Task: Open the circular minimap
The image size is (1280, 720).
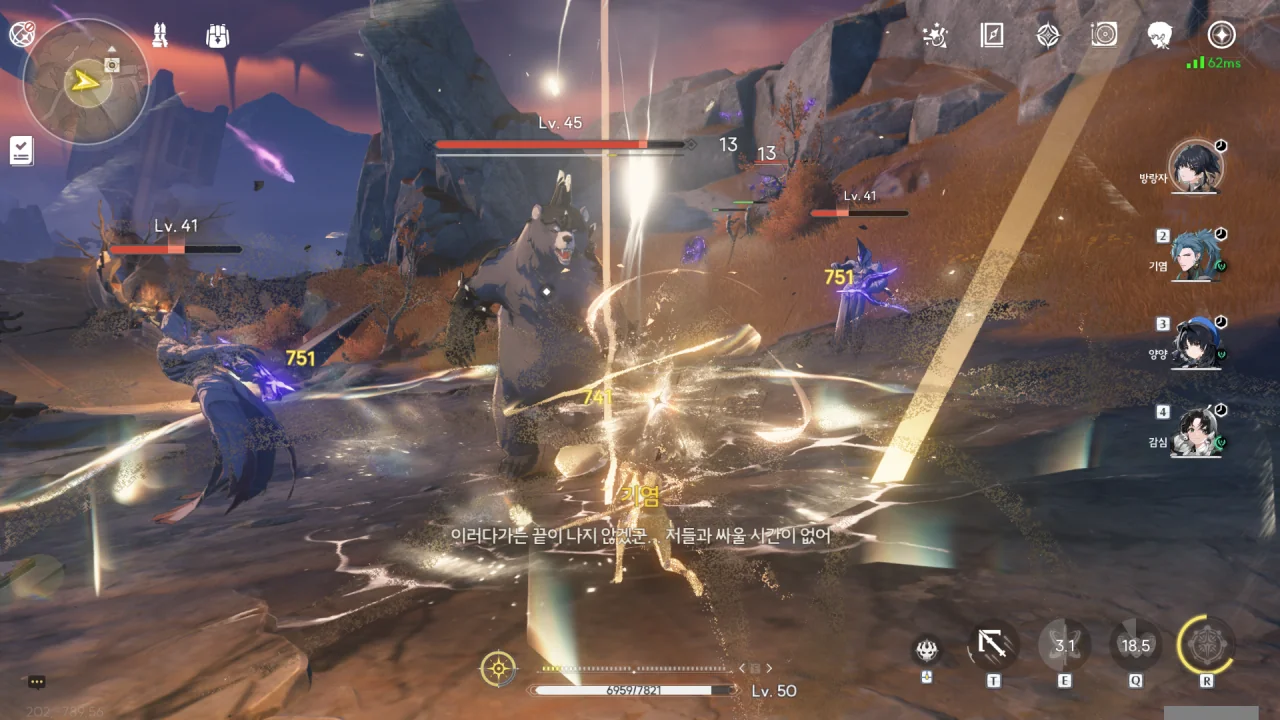Action: (x=86, y=80)
